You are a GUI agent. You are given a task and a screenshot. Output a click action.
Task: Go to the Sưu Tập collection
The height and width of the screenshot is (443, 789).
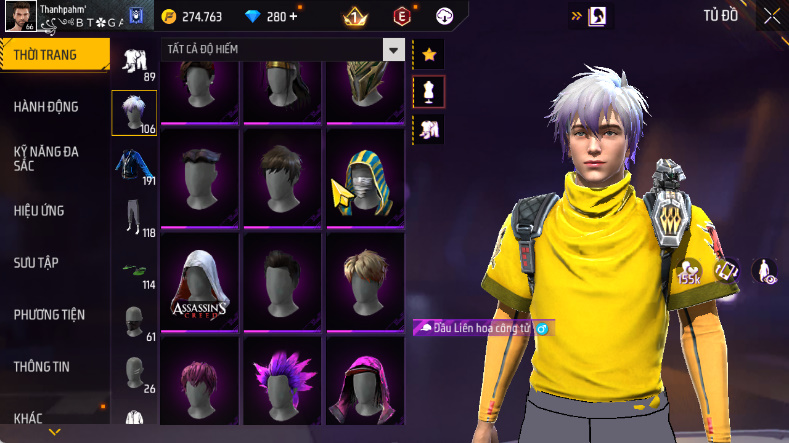click(36, 262)
